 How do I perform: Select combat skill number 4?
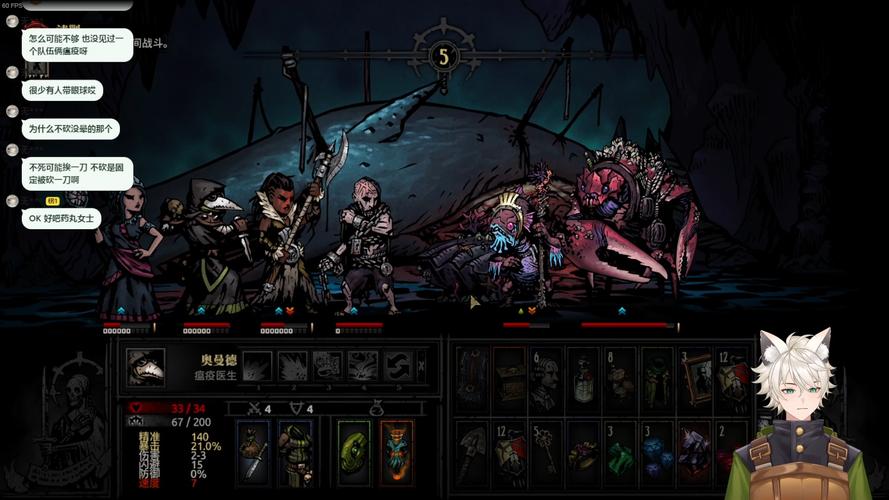tap(362, 366)
